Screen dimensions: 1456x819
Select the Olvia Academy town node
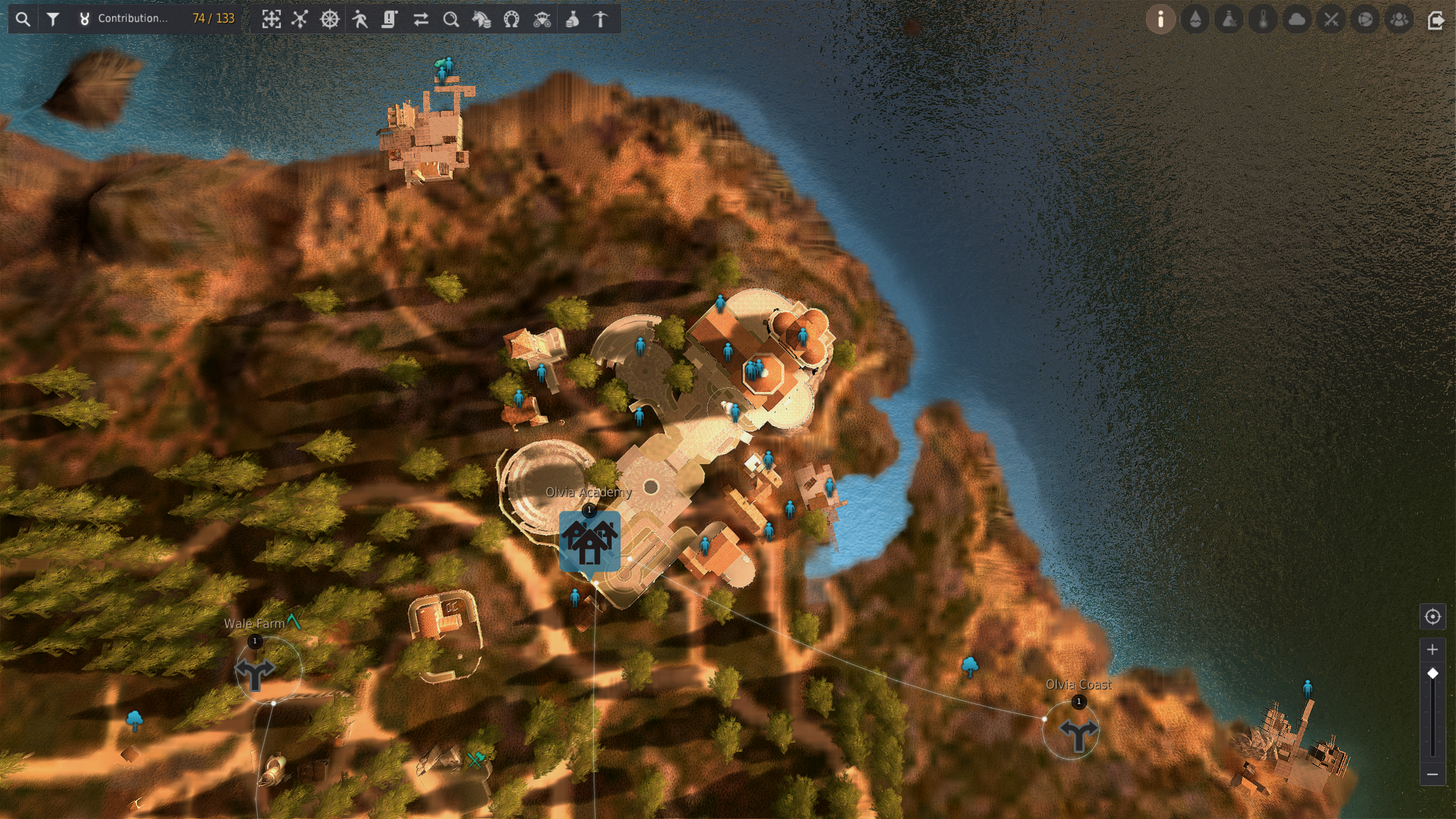(589, 541)
